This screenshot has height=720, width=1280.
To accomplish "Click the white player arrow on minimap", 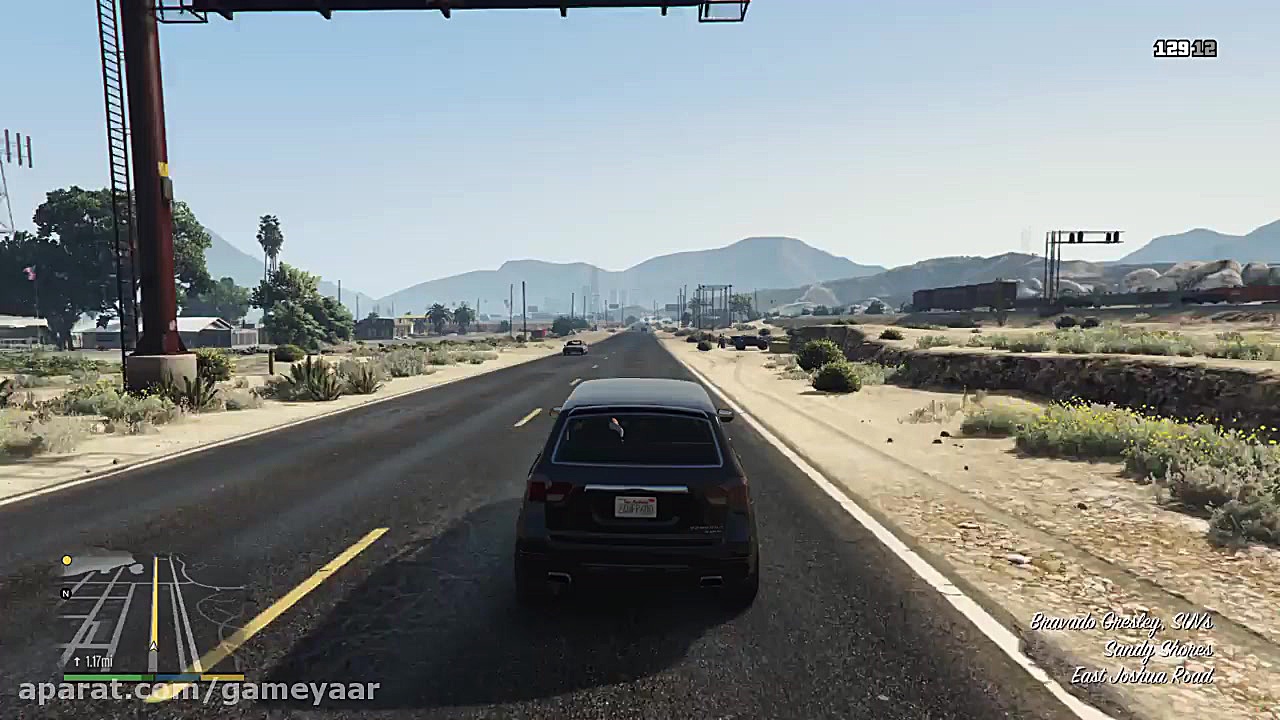I will [154, 646].
